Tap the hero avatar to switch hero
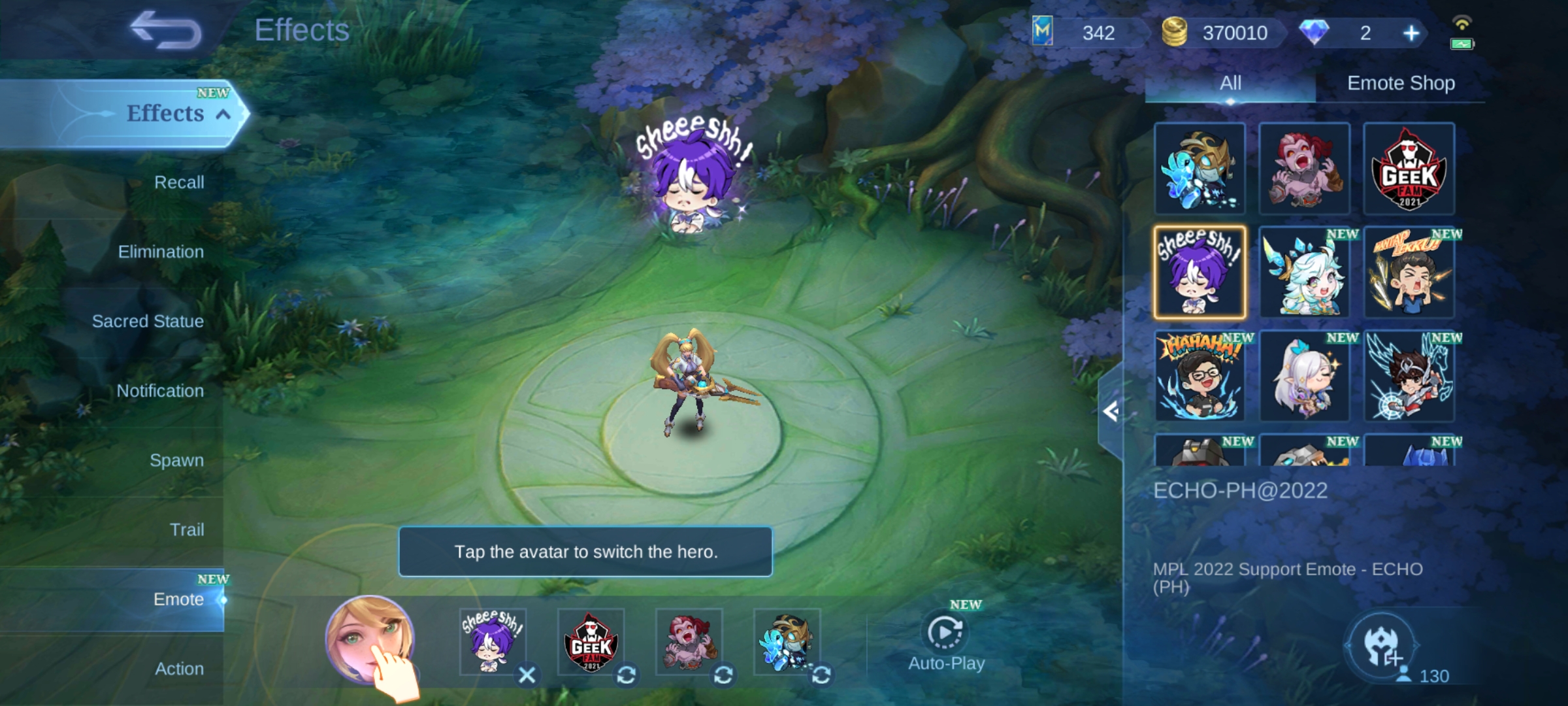1568x706 pixels. point(370,639)
